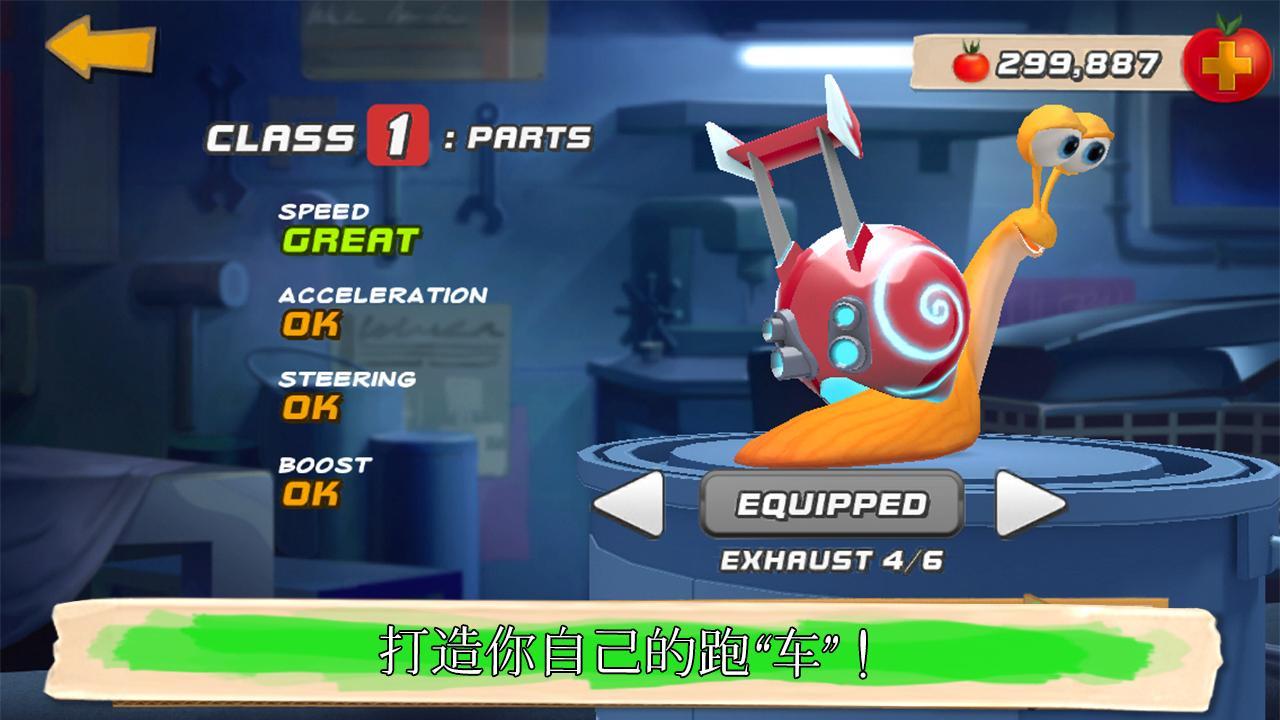Select the SPEED stat labeled GREAT

[340, 225]
